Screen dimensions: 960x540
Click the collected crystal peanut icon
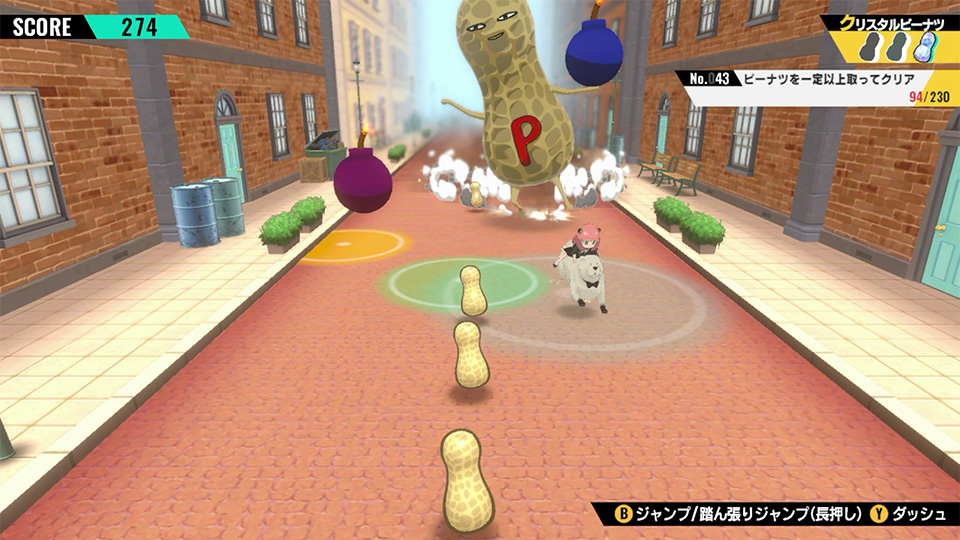click(929, 48)
